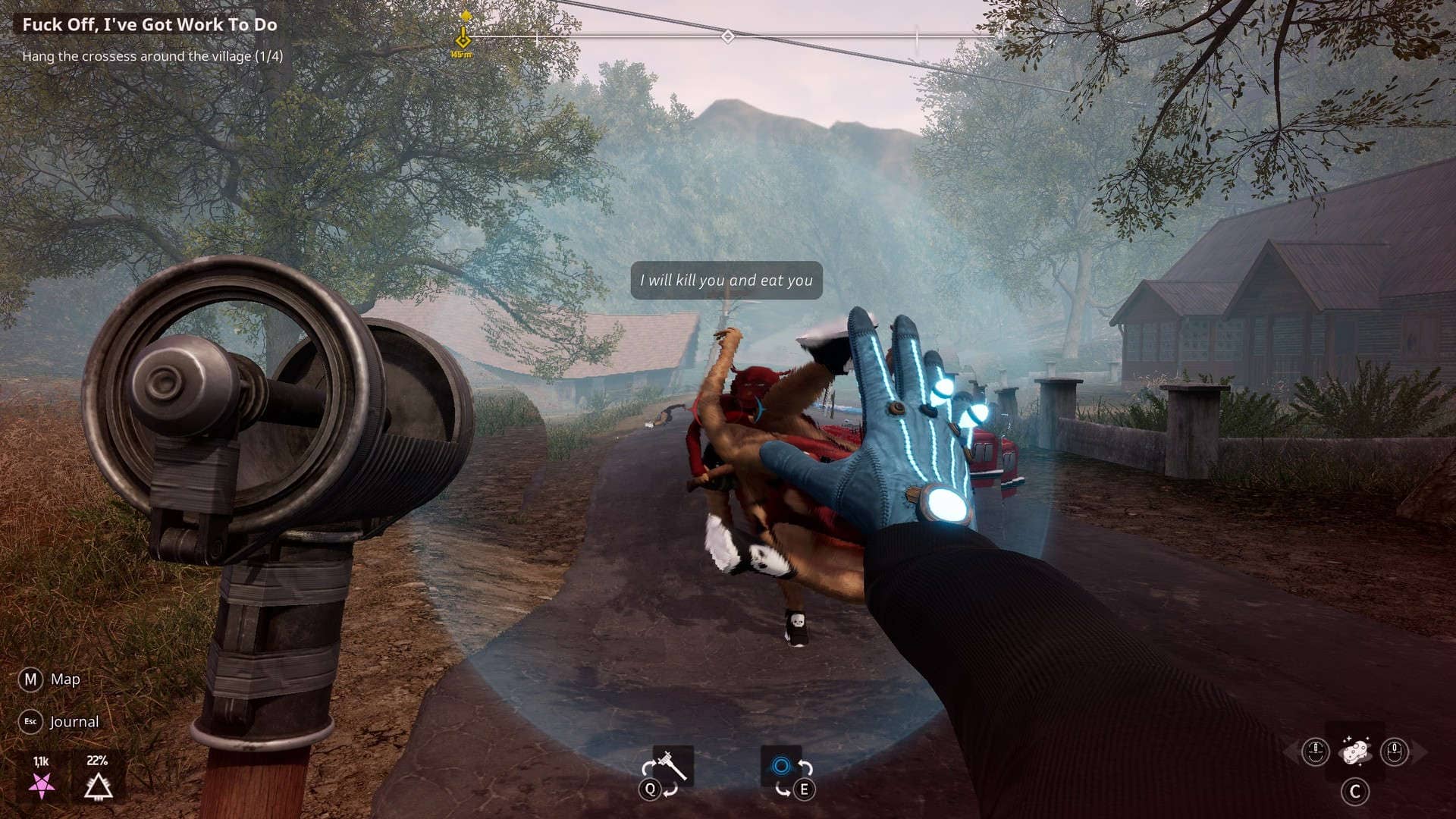Choose the sparkling sponge item icon

(x=1354, y=752)
